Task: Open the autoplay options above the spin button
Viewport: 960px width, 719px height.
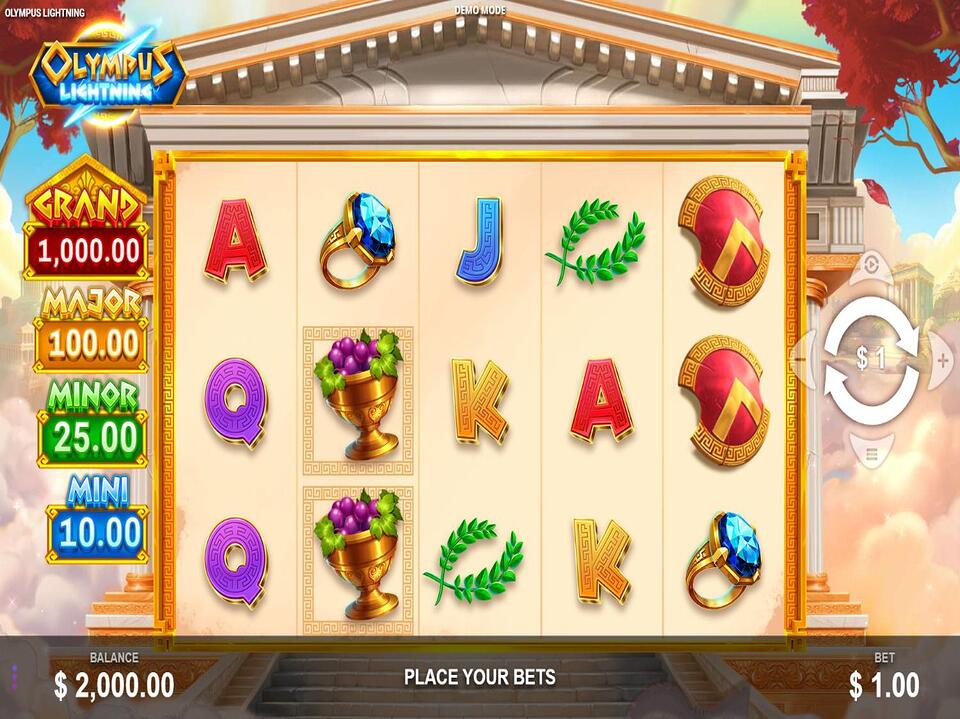Action: coord(871,266)
